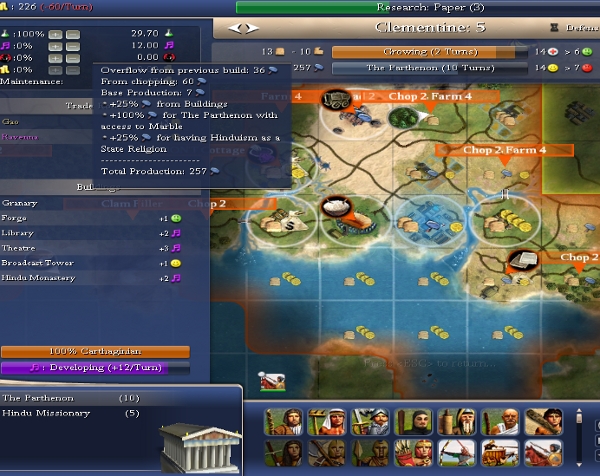Screen dimensions: 600x476
Task: Select the Theatre in the buildings list
Action: point(17,247)
